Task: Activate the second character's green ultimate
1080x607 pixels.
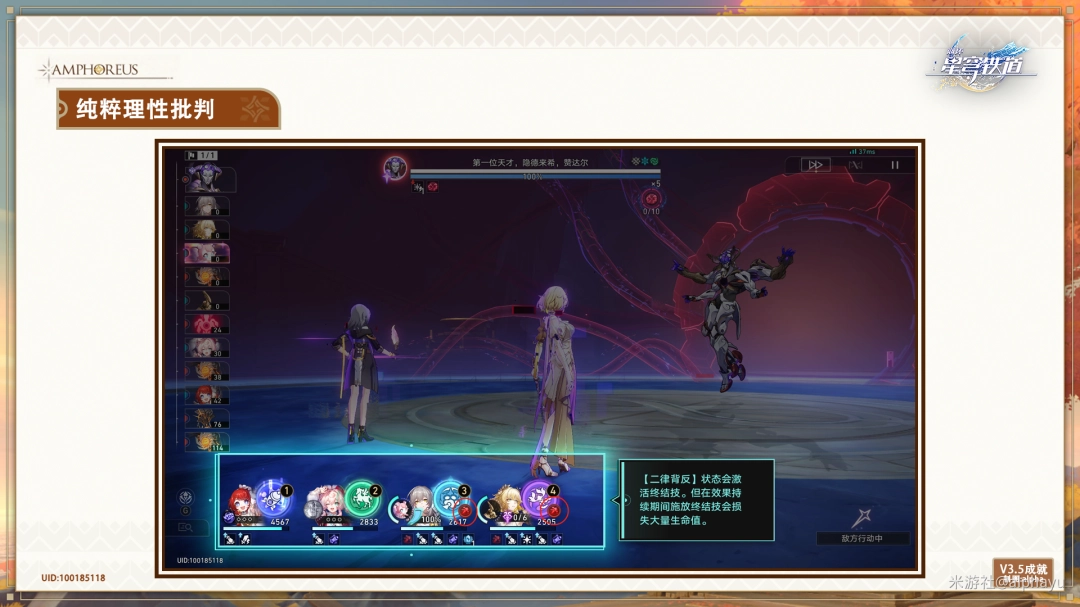Action: pos(362,498)
